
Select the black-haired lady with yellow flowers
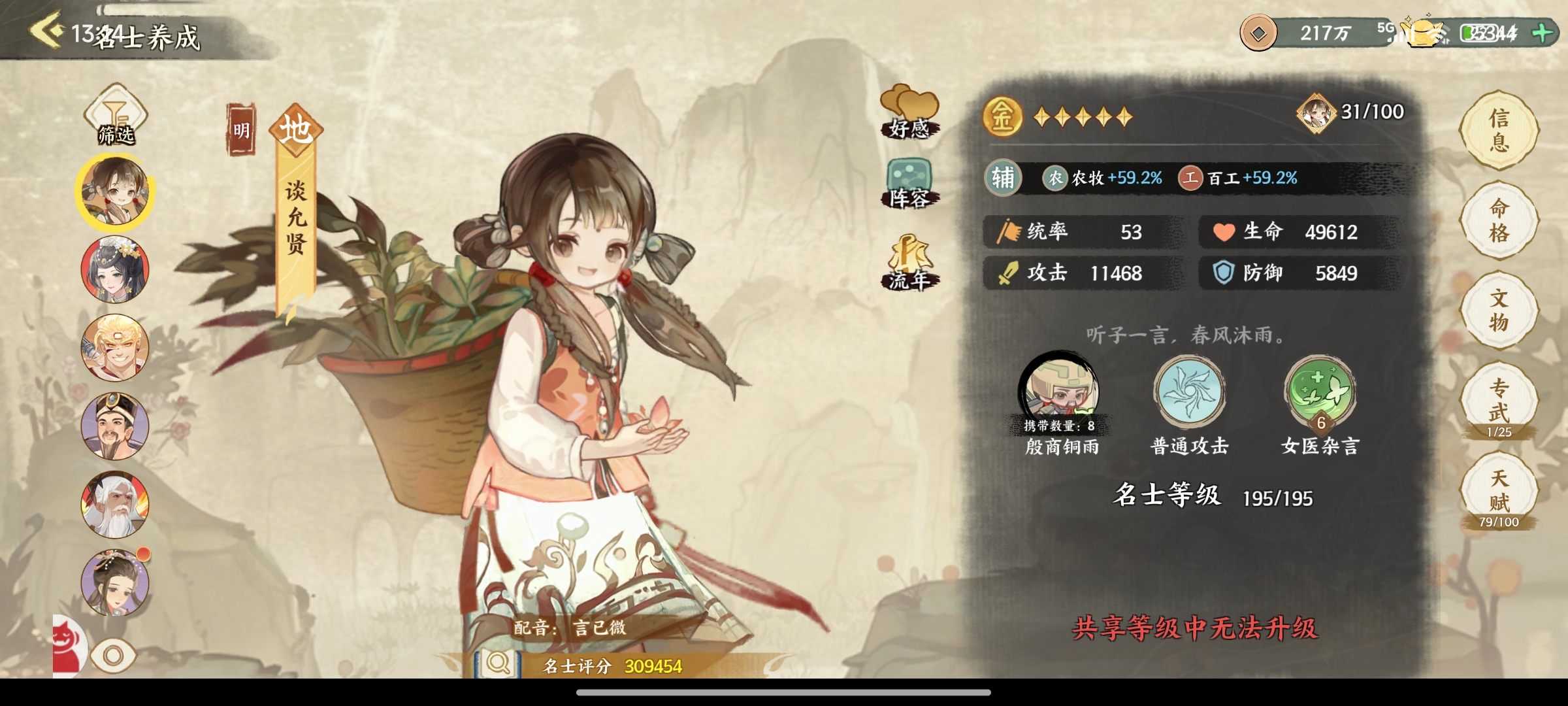tap(115, 269)
